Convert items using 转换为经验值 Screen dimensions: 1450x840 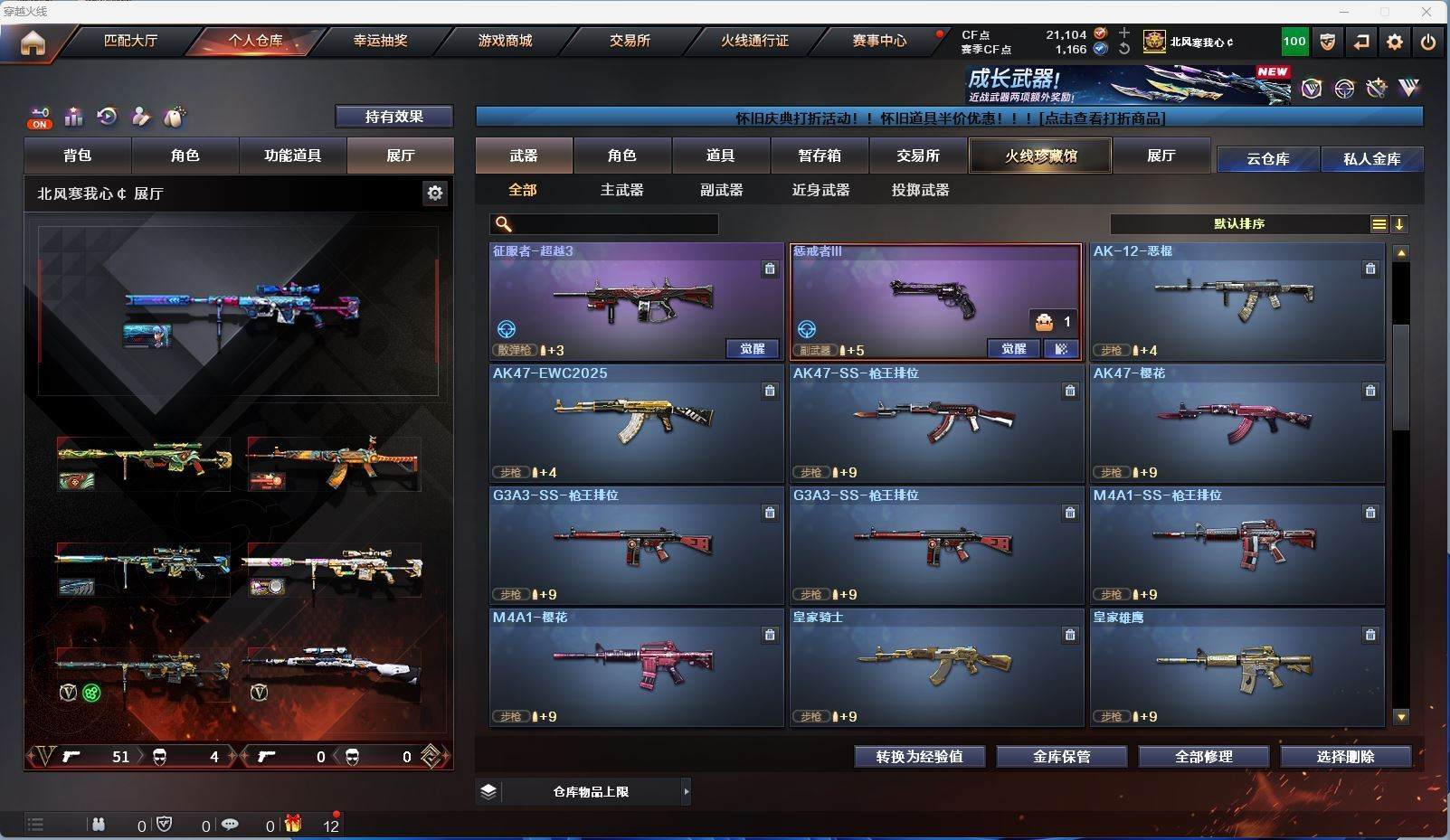[x=919, y=757]
